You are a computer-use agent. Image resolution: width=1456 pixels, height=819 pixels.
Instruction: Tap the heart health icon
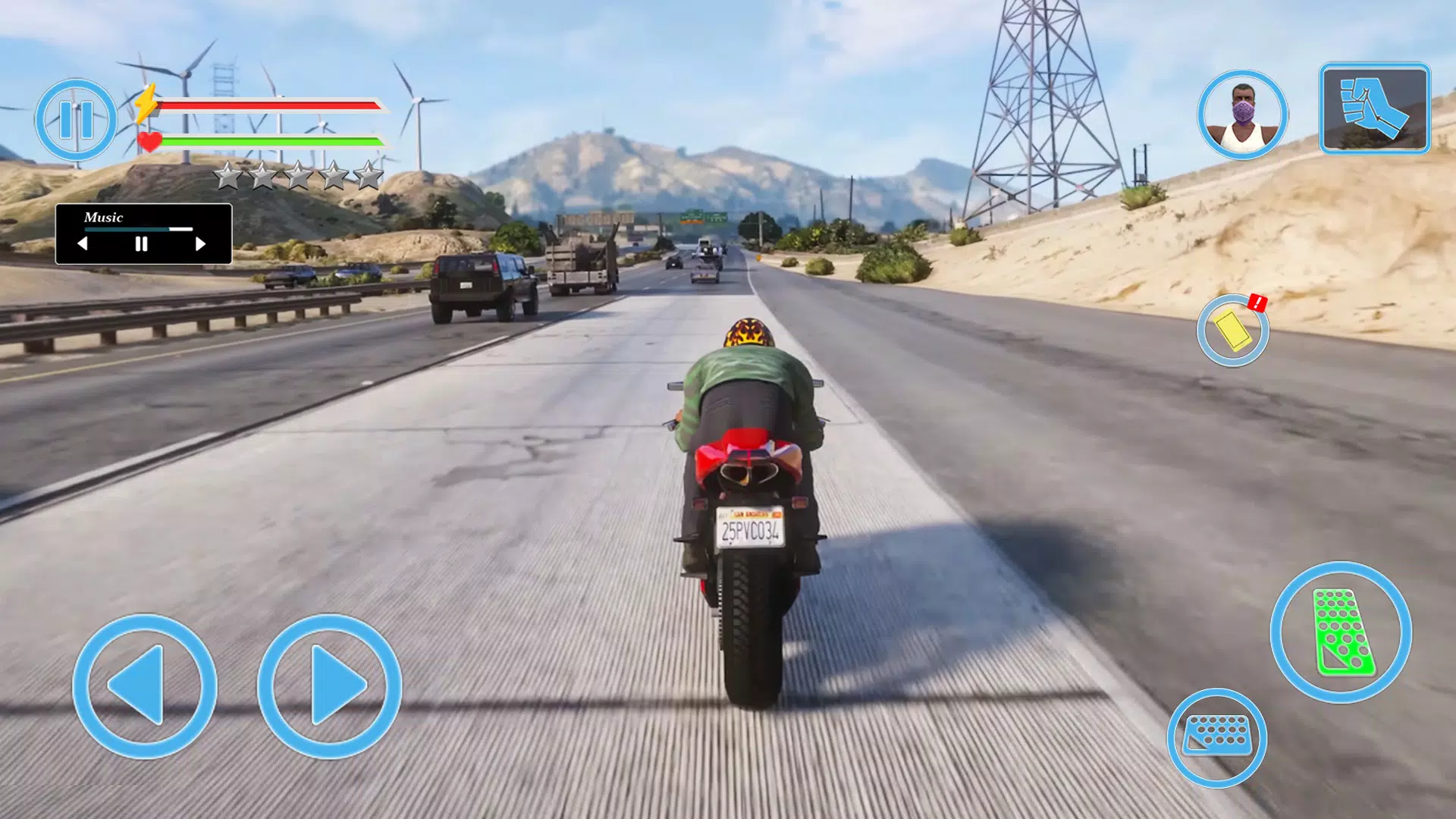click(x=149, y=140)
